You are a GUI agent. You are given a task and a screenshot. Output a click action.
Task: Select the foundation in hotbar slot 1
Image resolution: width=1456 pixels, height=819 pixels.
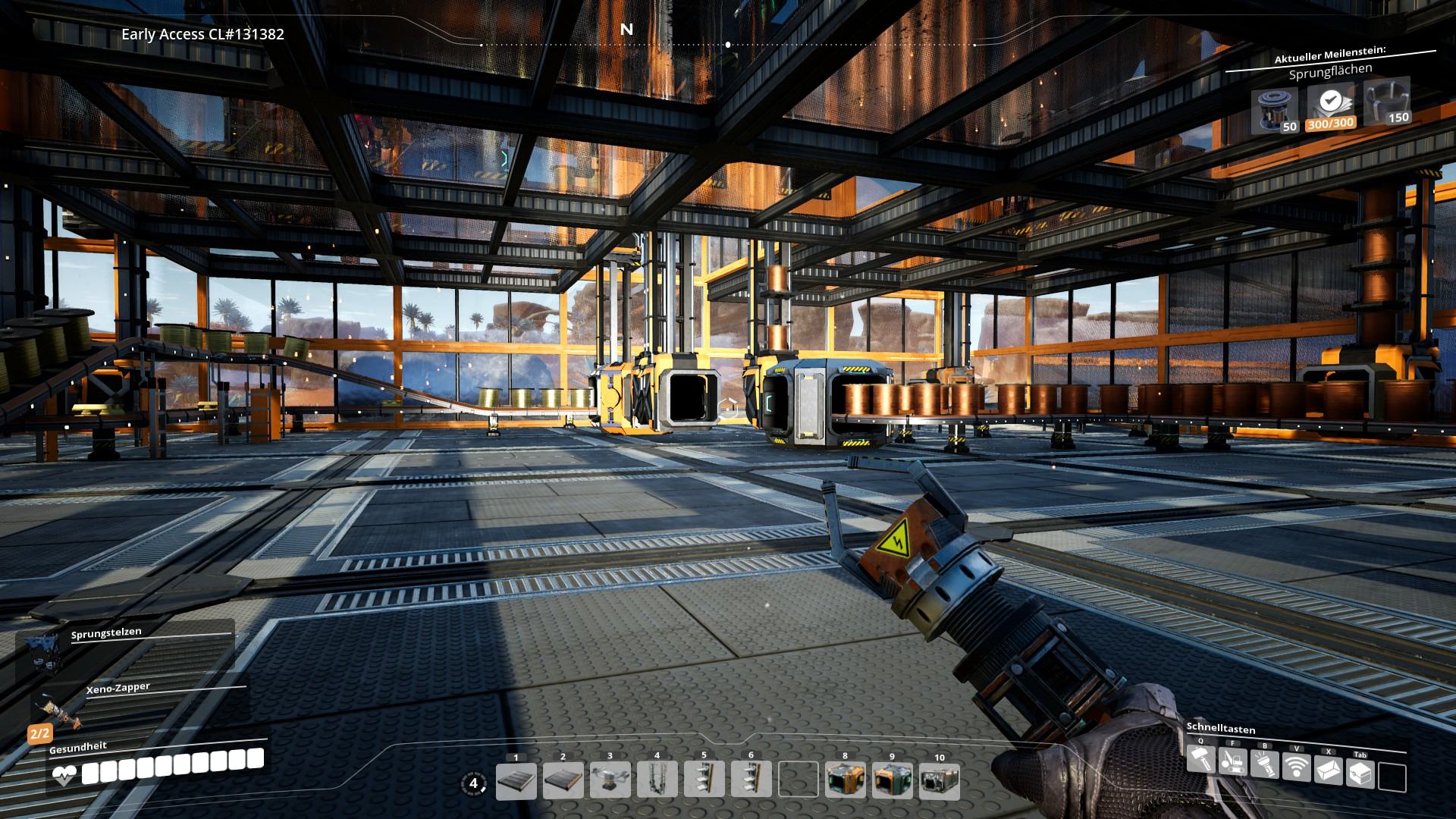pyautogui.click(x=516, y=781)
